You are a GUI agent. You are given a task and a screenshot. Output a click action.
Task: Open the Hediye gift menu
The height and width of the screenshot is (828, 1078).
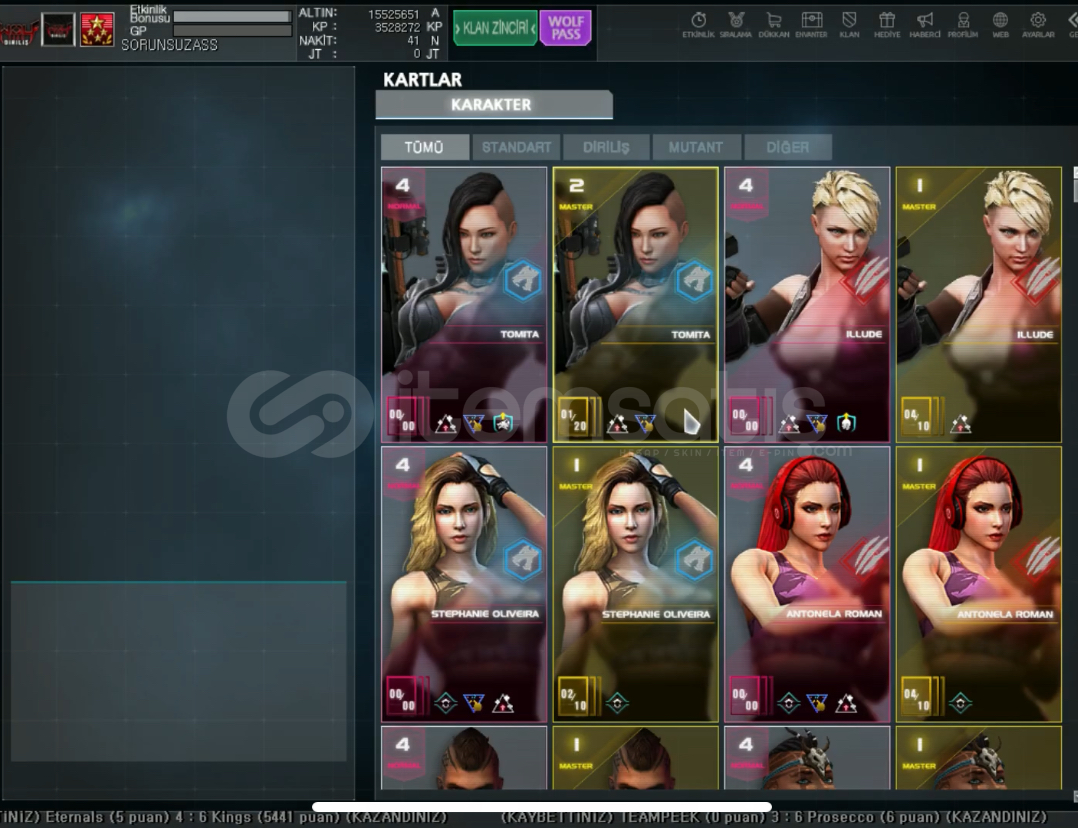(886, 24)
